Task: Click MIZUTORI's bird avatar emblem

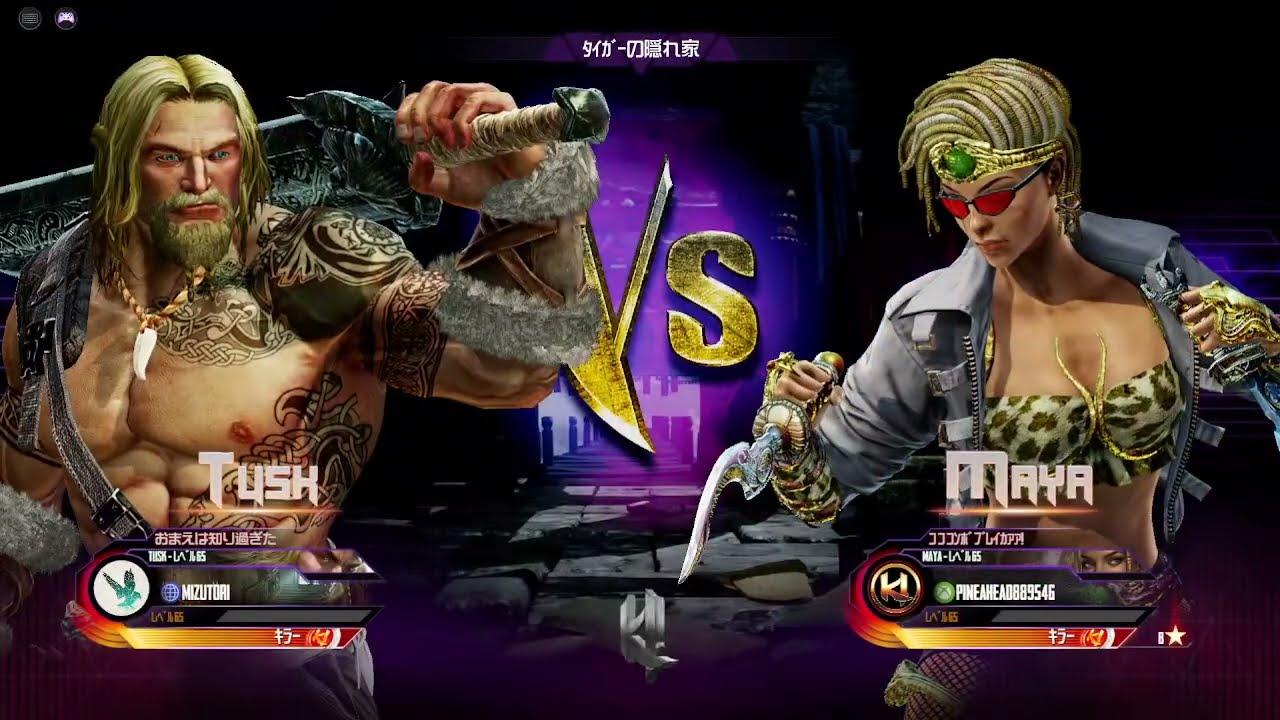Action: pyautogui.click(x=120, y=590)
